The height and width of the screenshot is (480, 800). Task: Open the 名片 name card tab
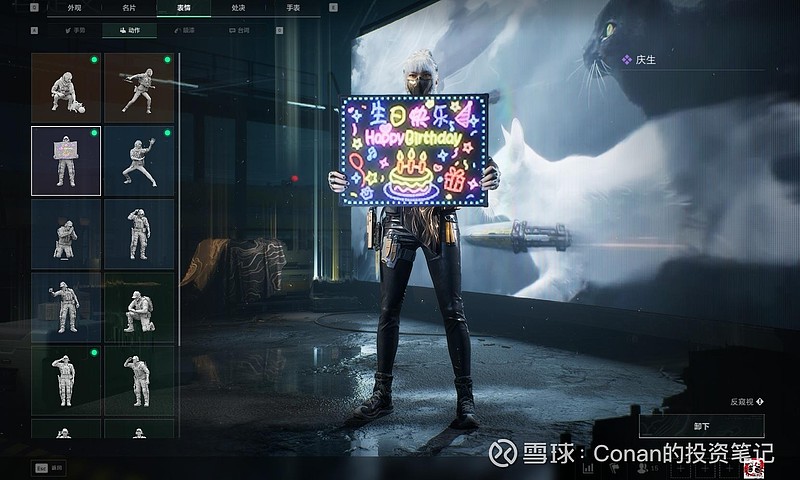click(129, 7)
